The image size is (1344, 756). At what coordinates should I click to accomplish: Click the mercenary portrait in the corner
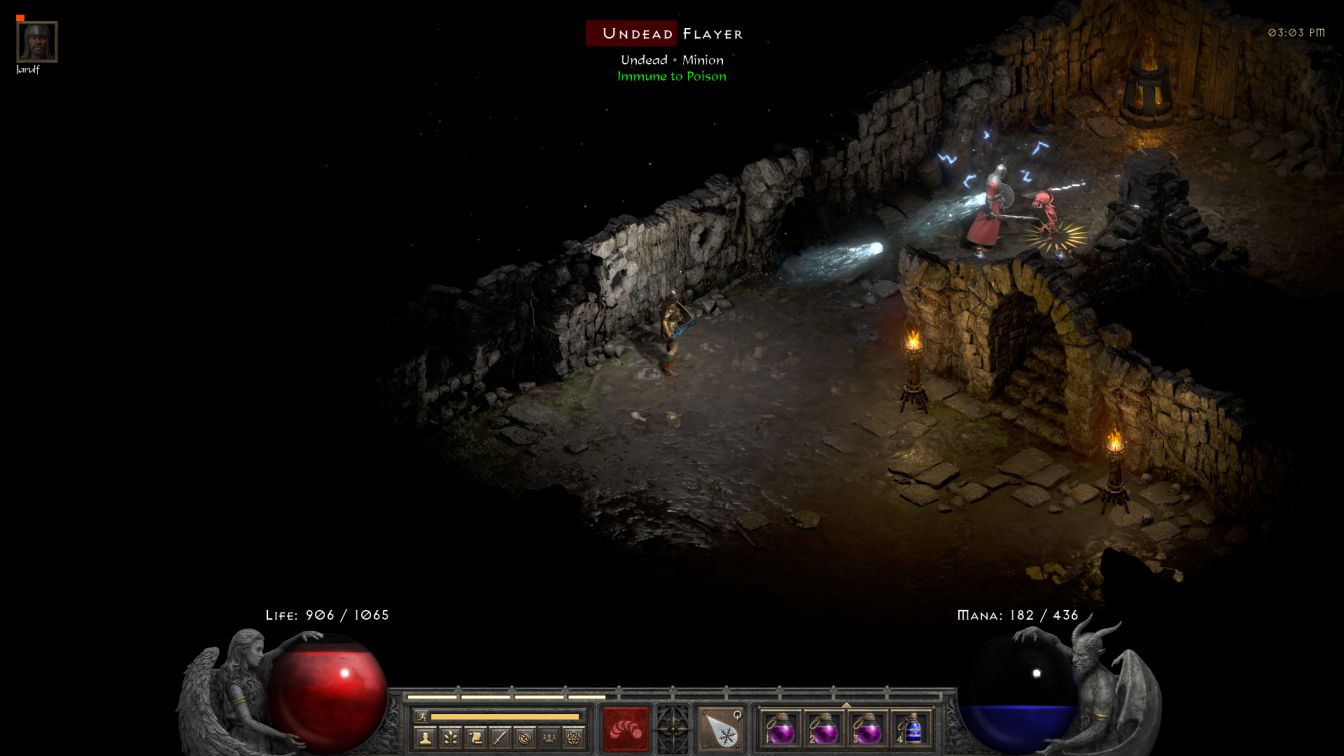pyautogui.click(x=37, y=42)
